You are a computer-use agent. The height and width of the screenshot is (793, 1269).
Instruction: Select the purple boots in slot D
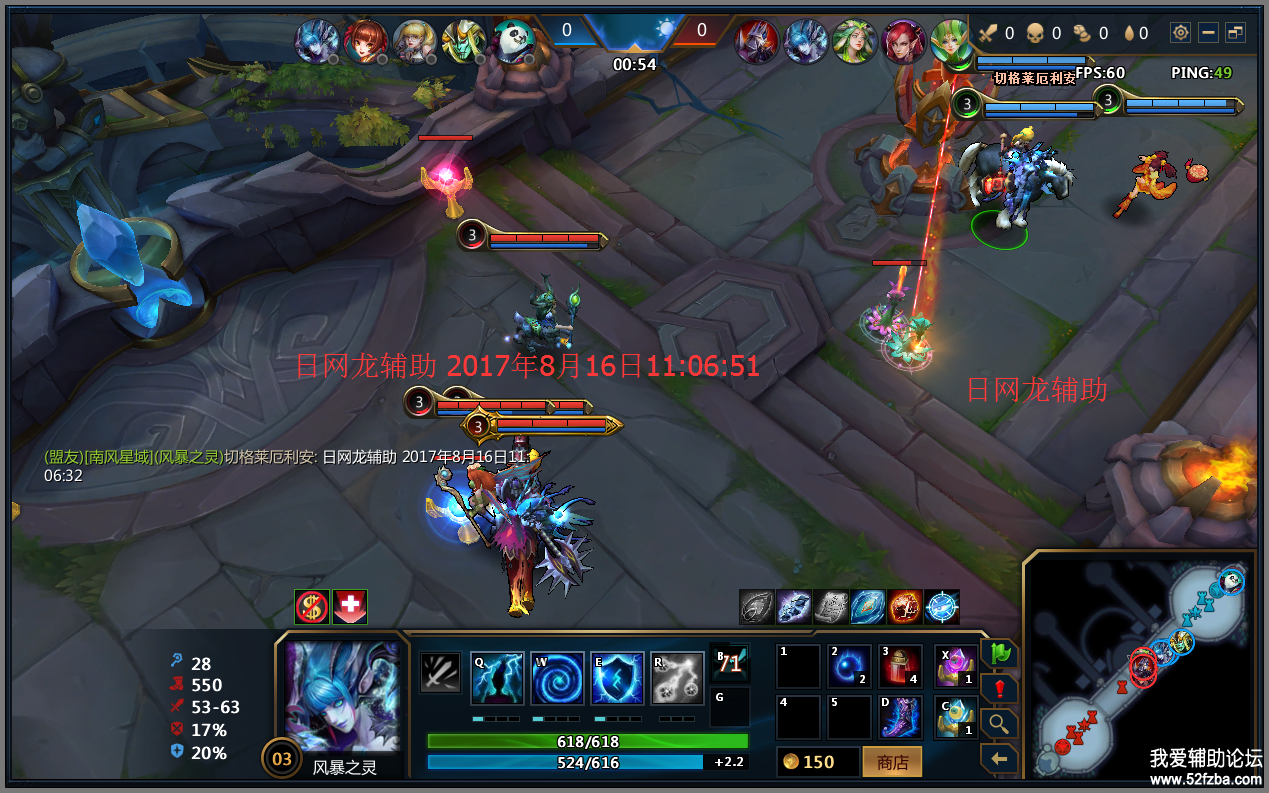tap(901, 717)
